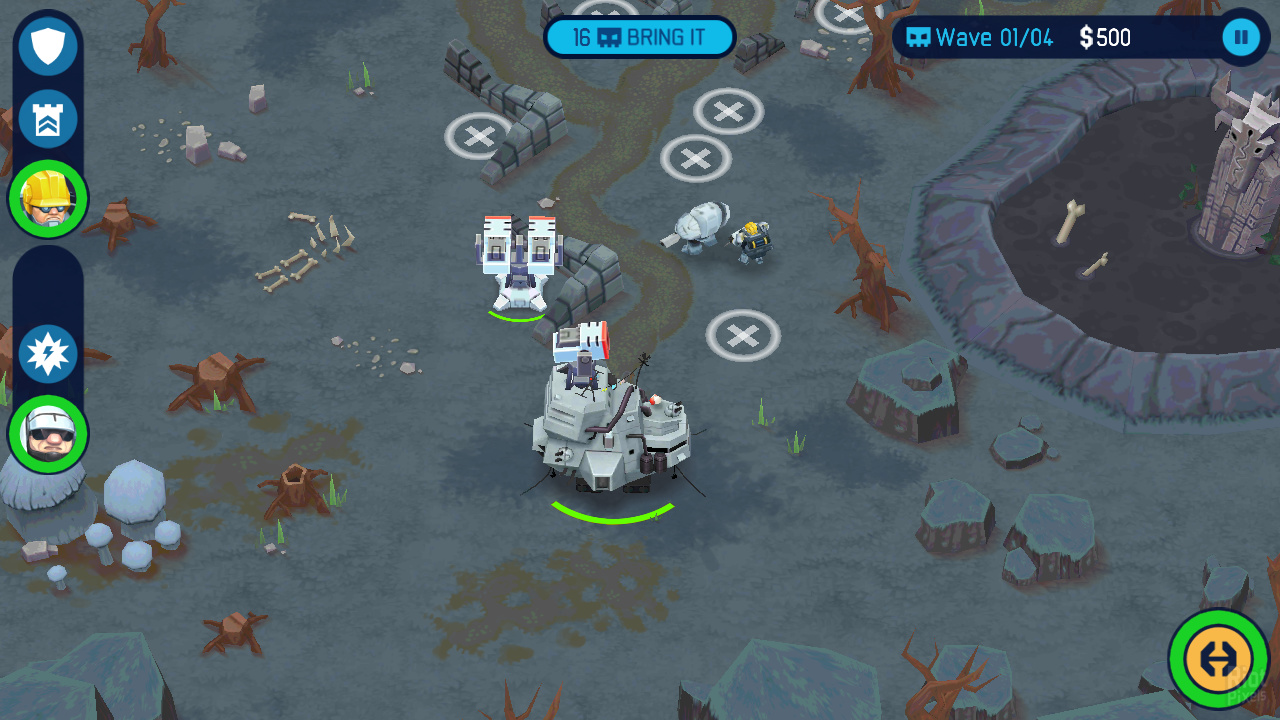Pause the game
1280x720 pixels.
(x=1241, y=38)
